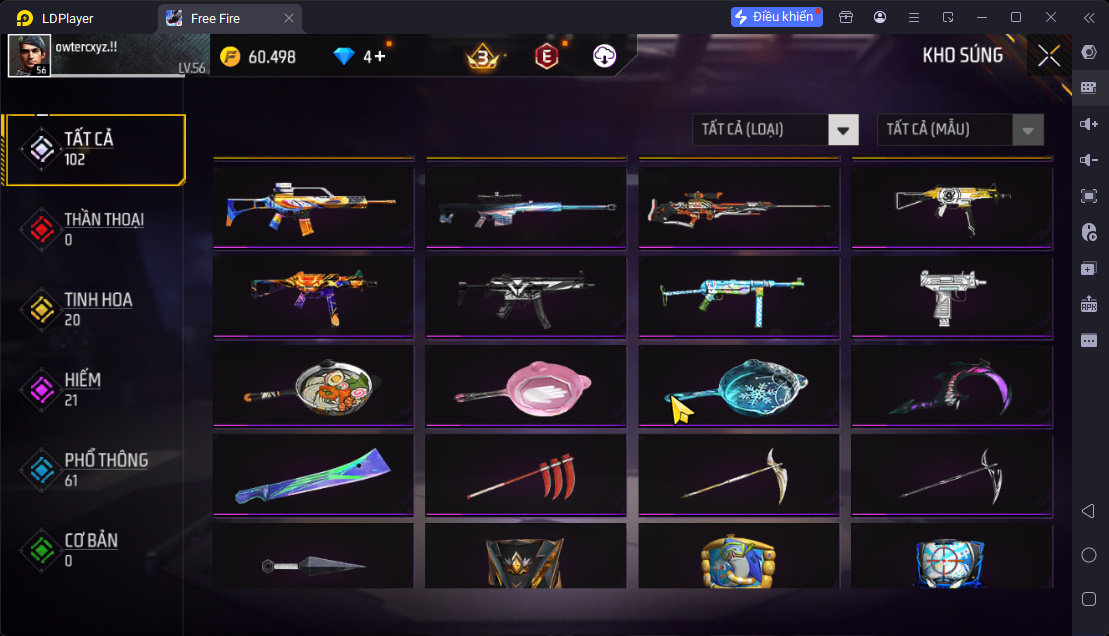Select the pink frying pan skin
1109x636 pixels.
526,384
